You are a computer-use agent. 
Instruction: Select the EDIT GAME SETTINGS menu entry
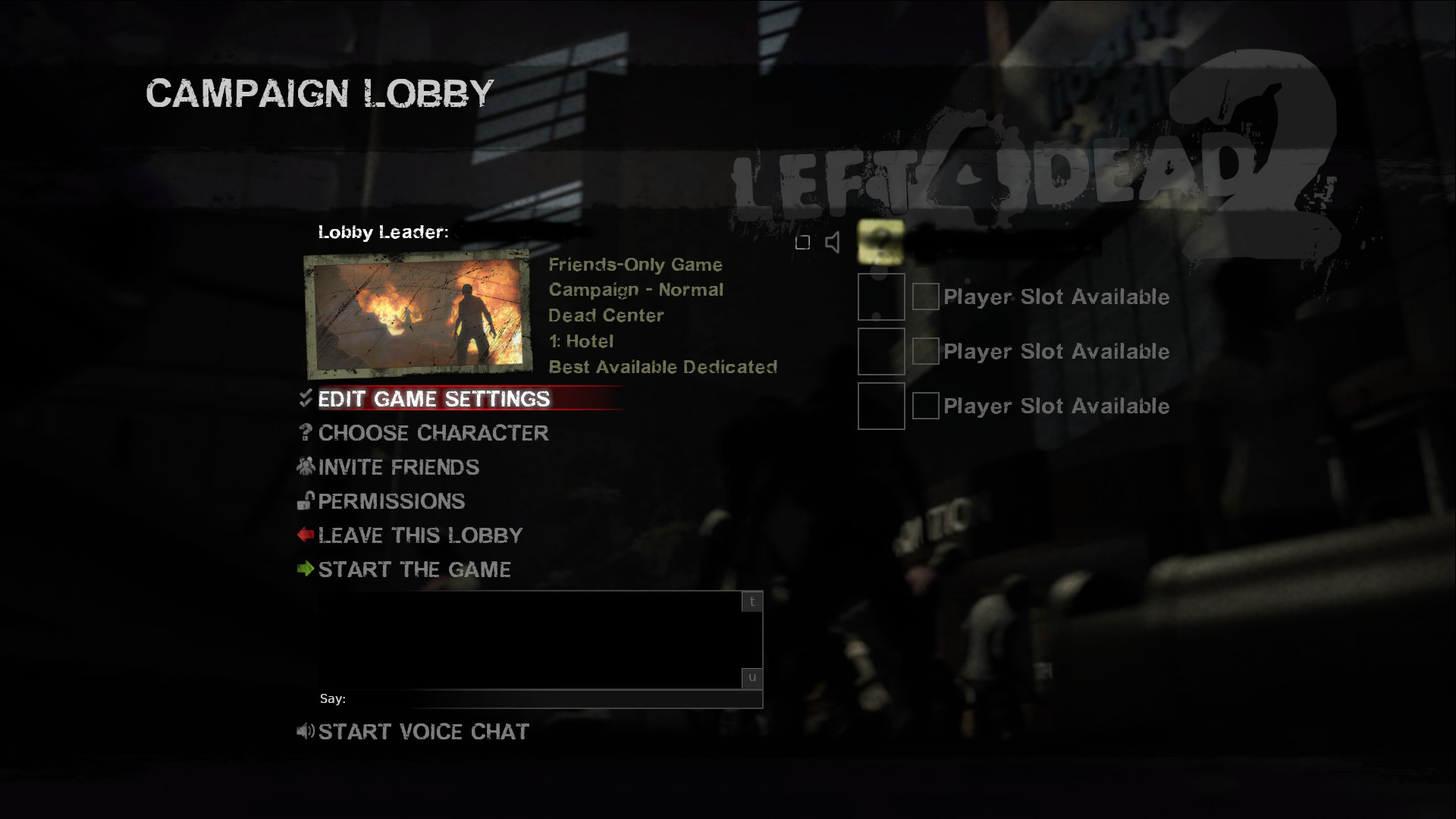point(434,398)
